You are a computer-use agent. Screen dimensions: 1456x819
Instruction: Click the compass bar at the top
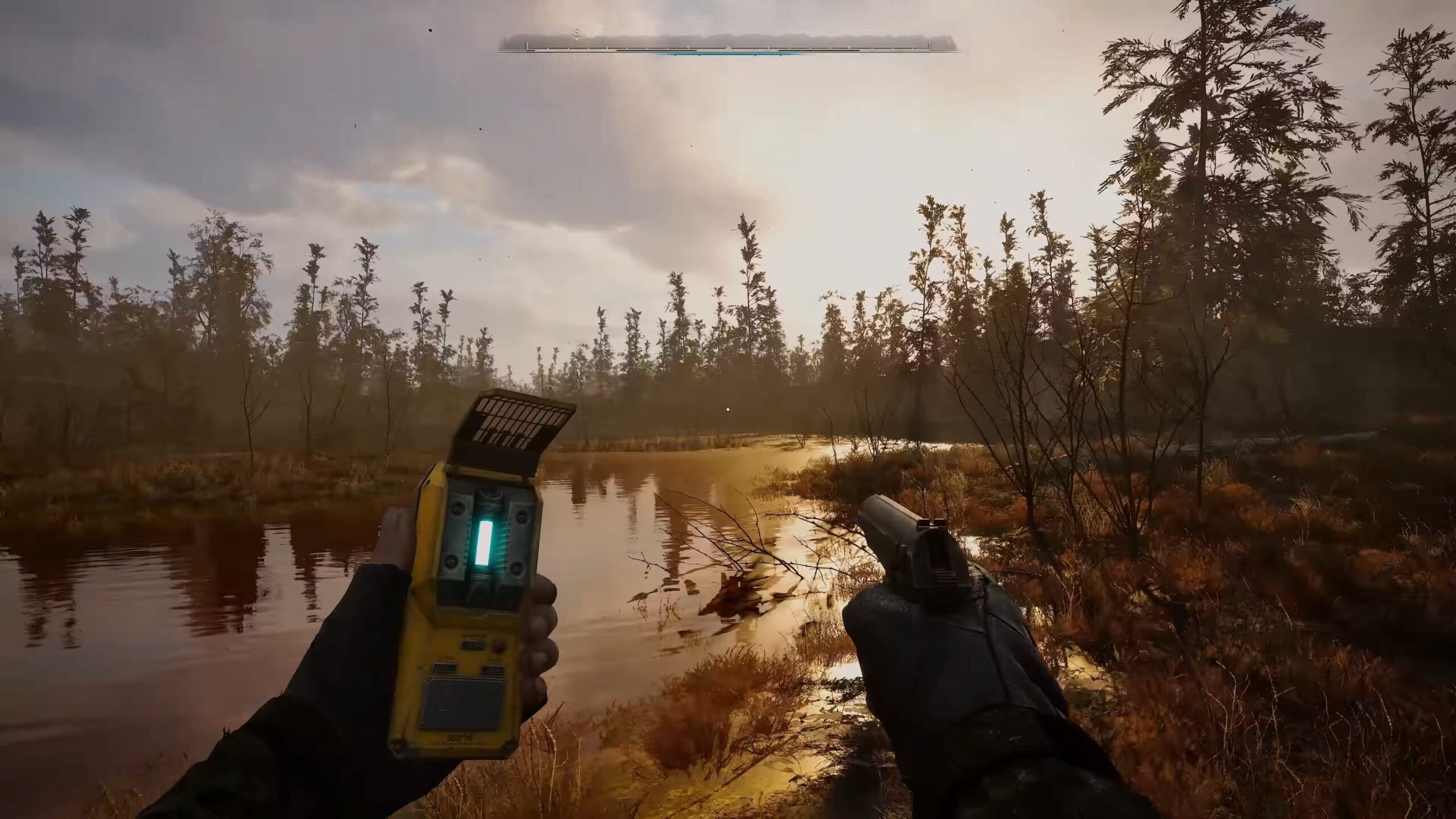tap(728, 44)
